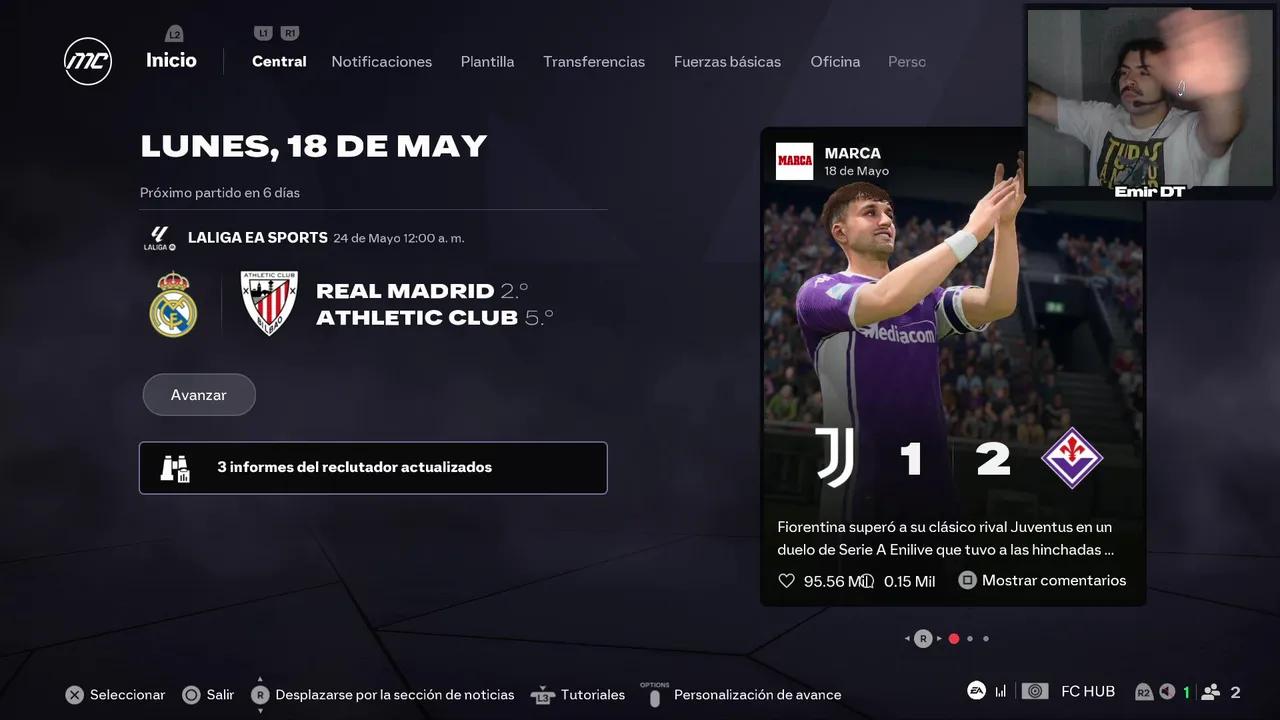Click the Athletic Club crest
The height and width of the screenshot is (720, 1280).
point(268,302)
